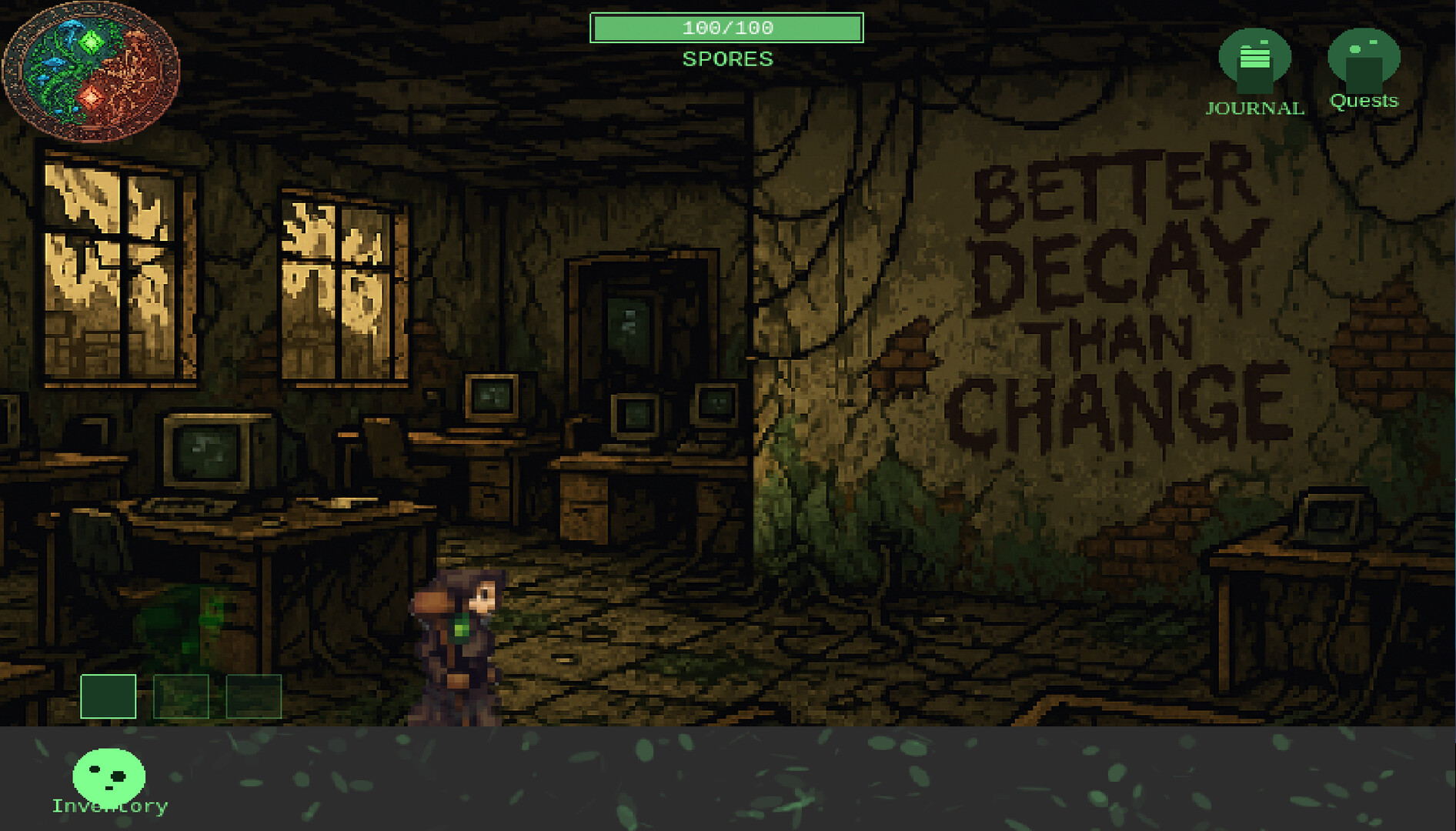Select the first highlighted hotbar slot

point(108,698)
